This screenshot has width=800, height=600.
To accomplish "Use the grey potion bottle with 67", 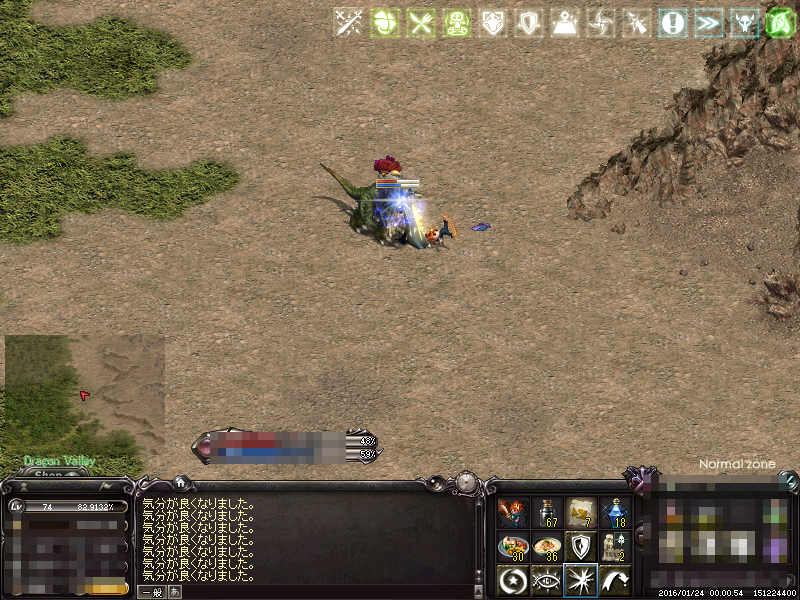I will coord(547,513).
